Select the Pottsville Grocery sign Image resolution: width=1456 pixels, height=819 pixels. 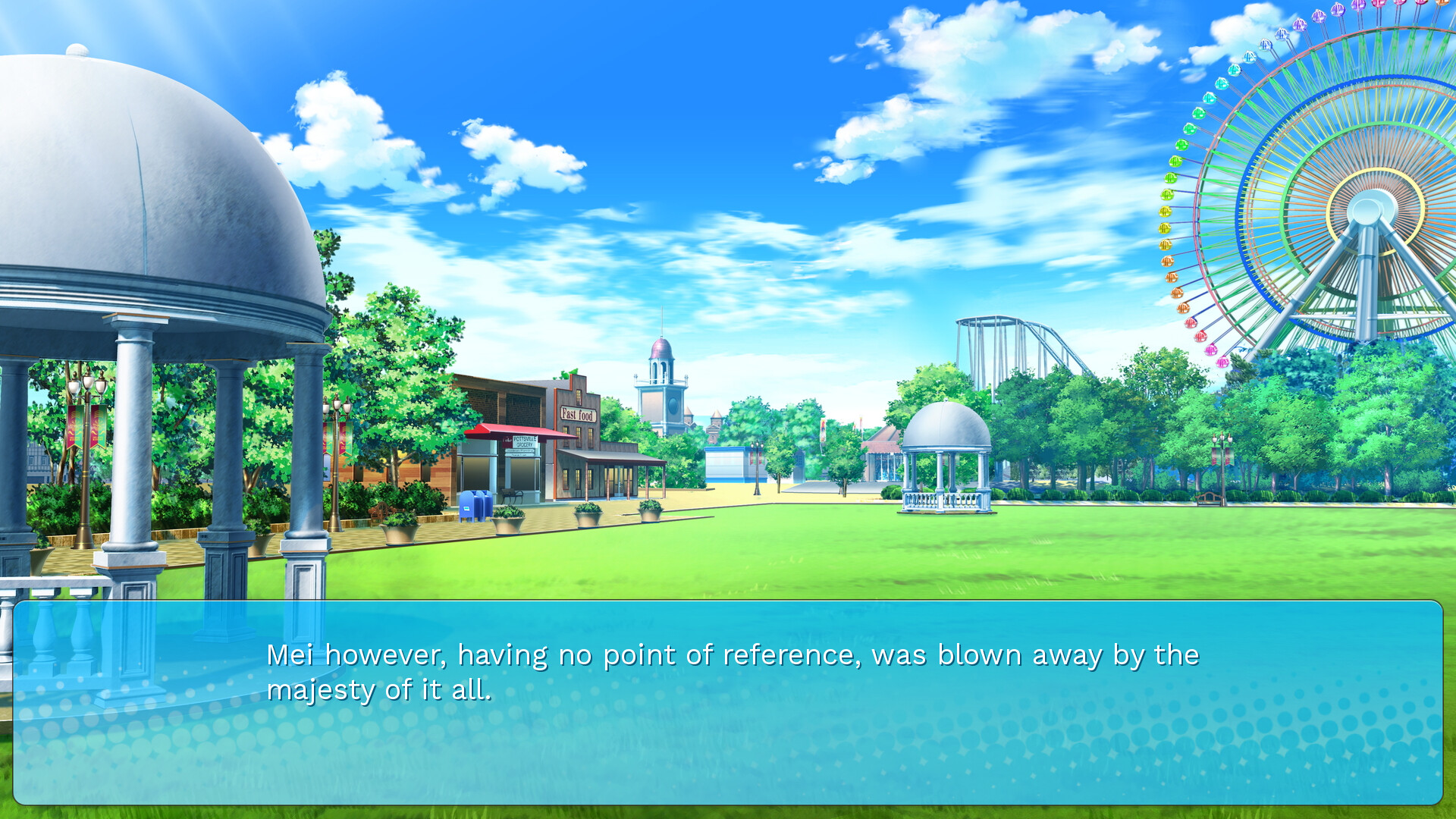click(525, 442)
